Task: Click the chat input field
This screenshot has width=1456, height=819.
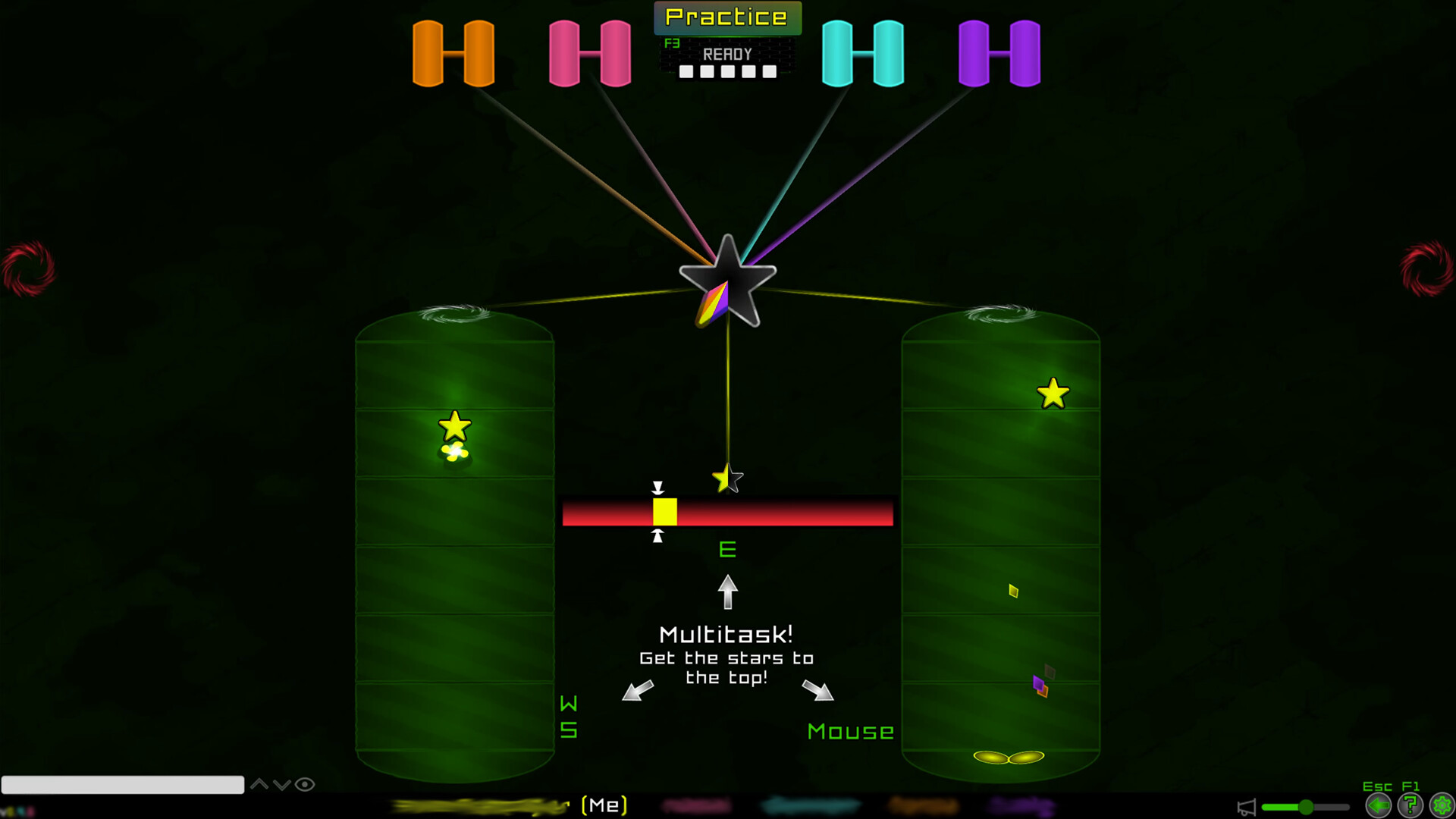Action: (121, 785)
